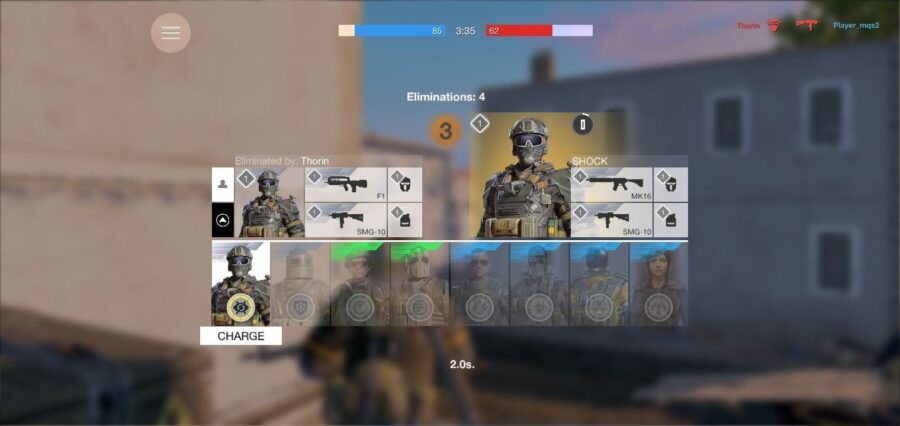Select the killer's SMG-10 weapon slot

pos(346,220)
